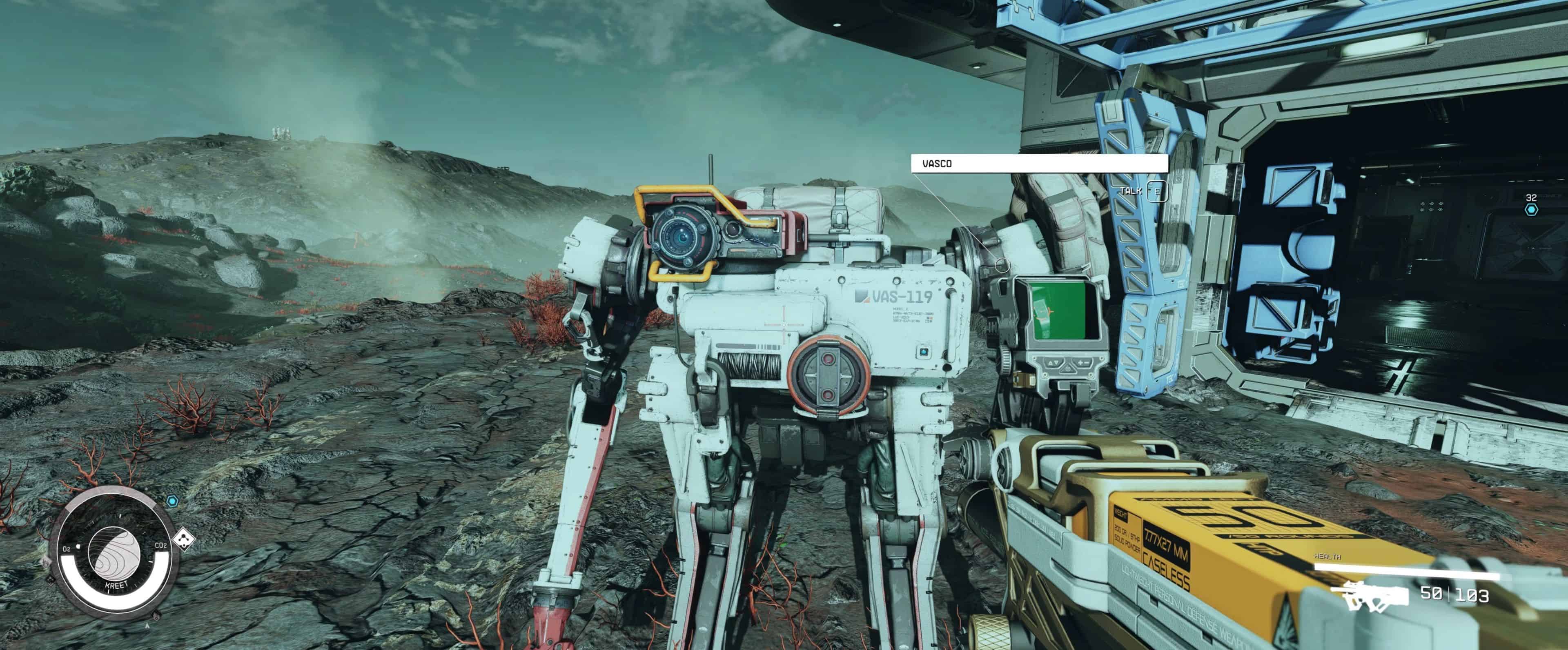Click the blue hexagon quest marker showing 32
This screenshot has width=1568, height=650.
[x=1531, y=210]
